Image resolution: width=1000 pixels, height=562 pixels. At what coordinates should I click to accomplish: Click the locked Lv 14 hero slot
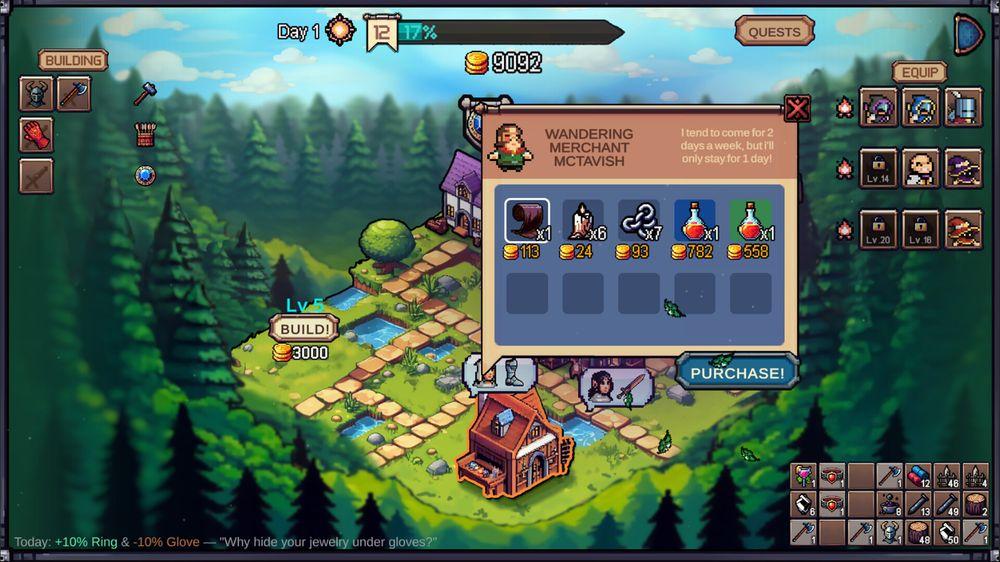[x=878, y=168]
